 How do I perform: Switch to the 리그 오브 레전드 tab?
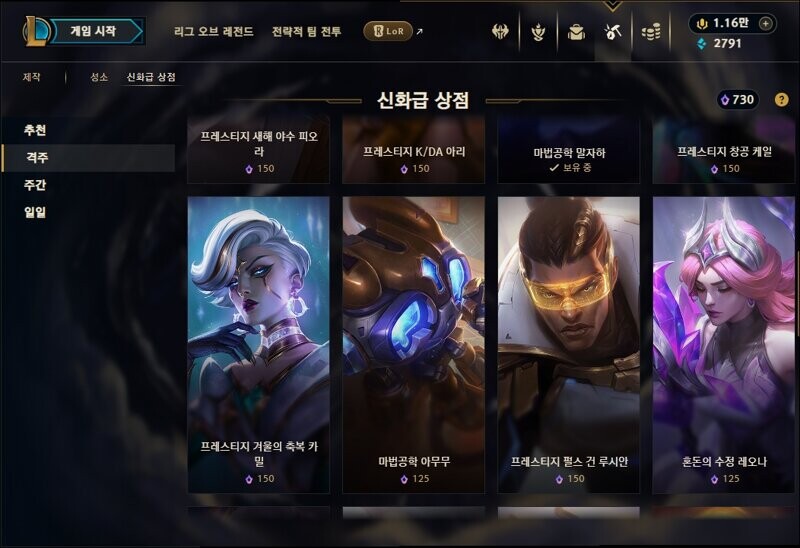pos(213,32)
